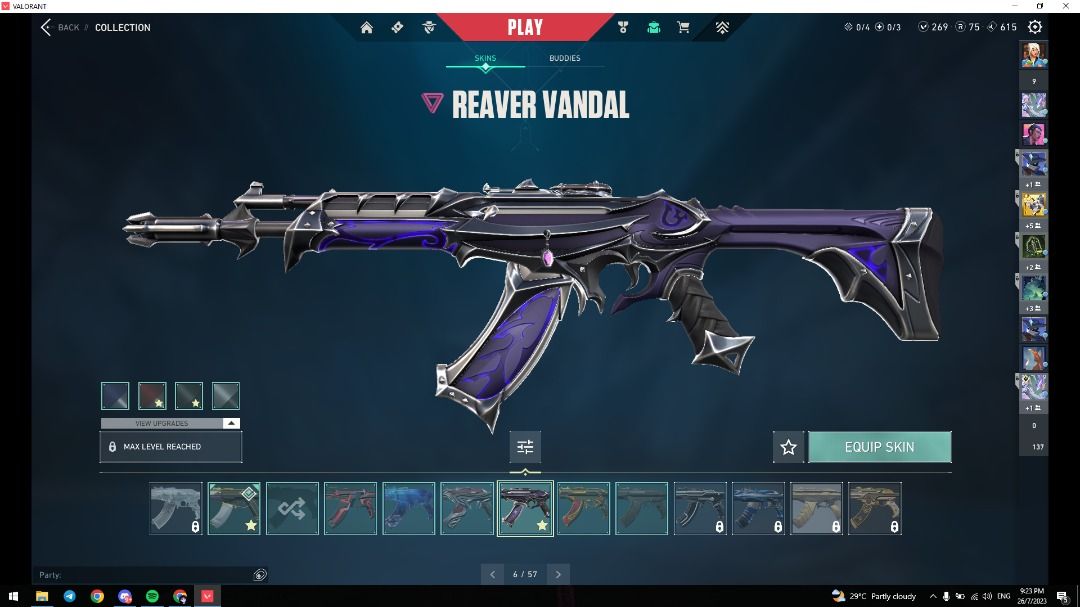This screenshot has height=607, width=1080.
Task: Favorite this skin with the star button
Action: click(x=788, y=447)
